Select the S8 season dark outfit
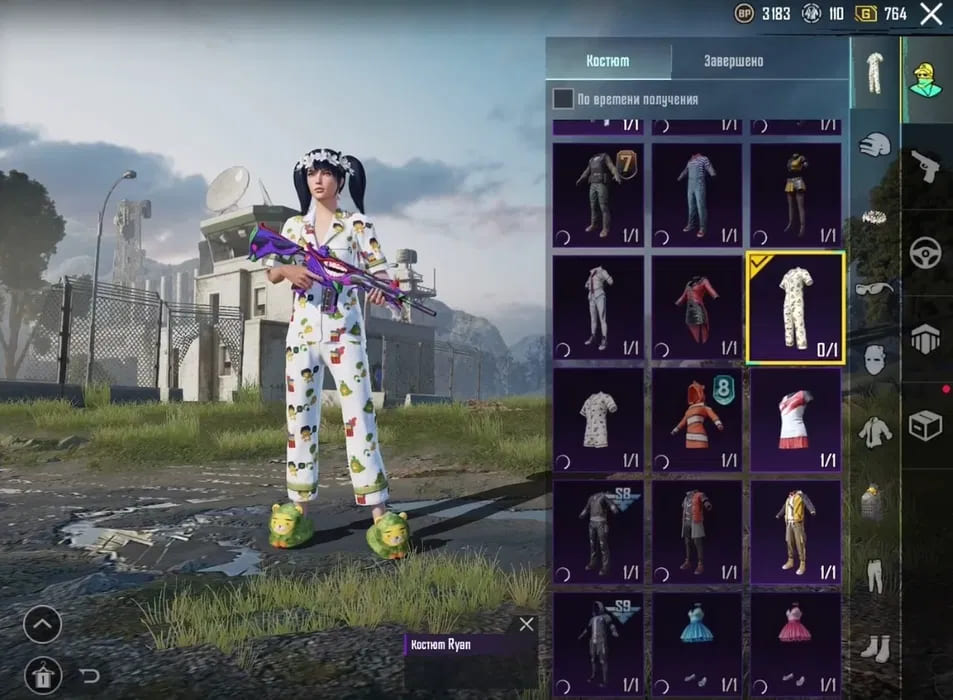The width and height of the screenshot is (953, 700). pyautogui.click(x=598, y=530)
